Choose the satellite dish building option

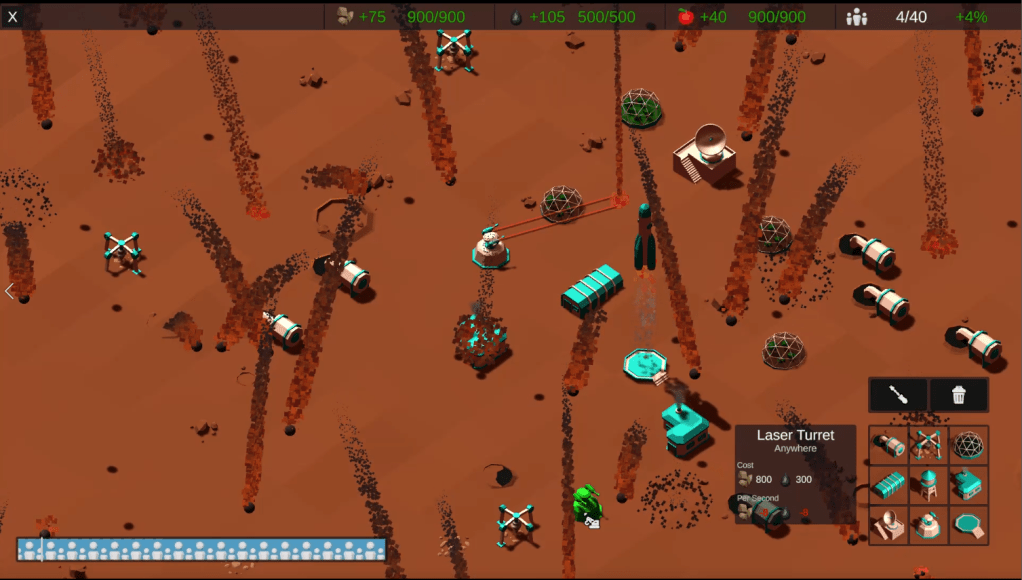click(x=889, y=525)
